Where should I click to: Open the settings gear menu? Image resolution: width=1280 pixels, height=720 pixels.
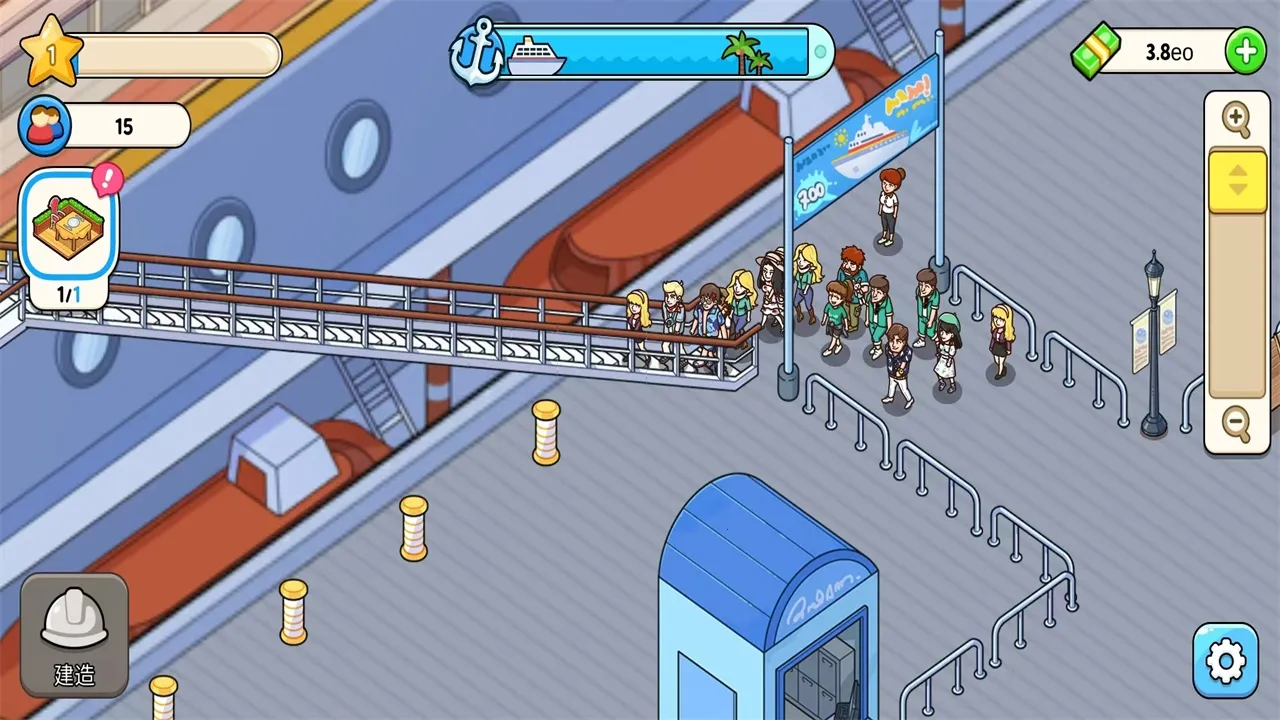click(x=1226, y=661)
